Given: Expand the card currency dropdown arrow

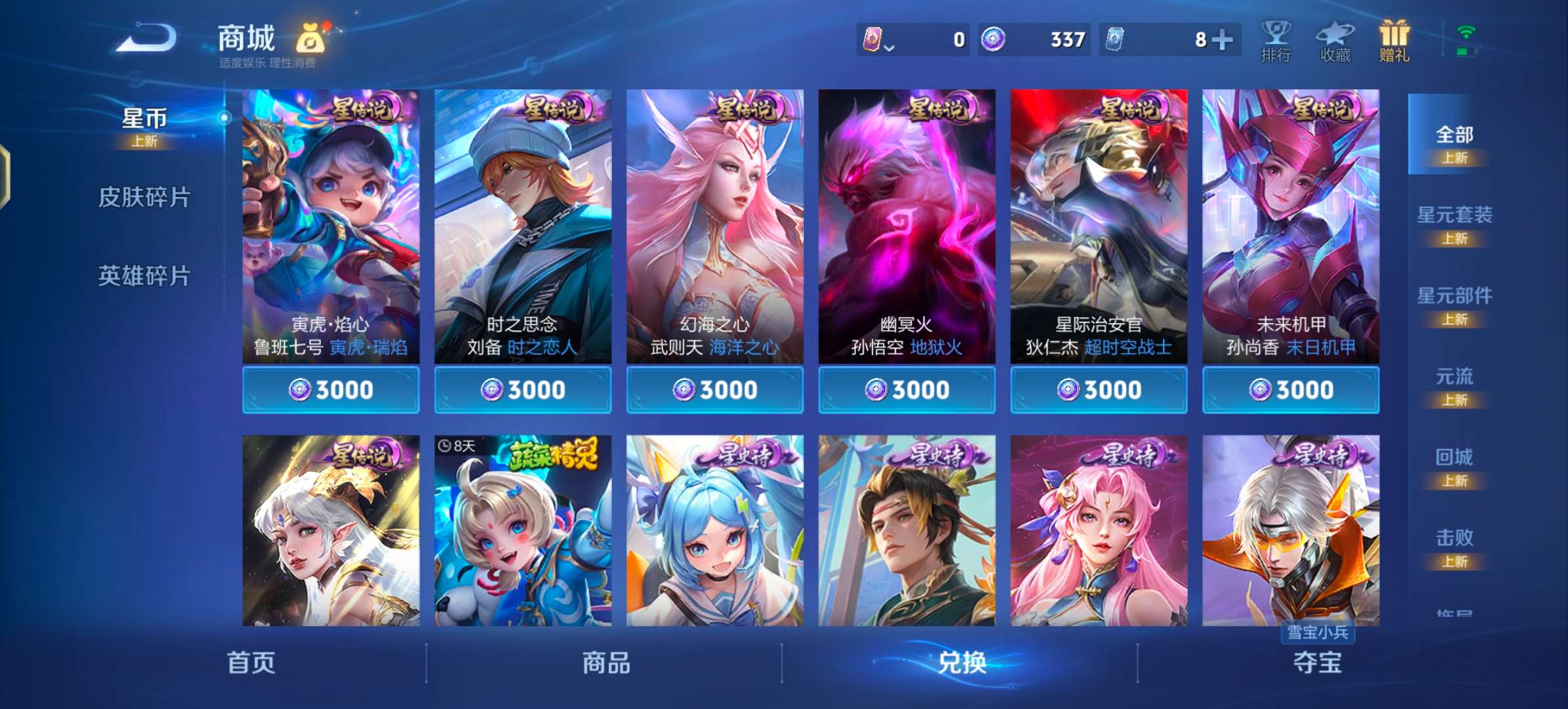Looking at the screenshot, I should point(890,47).
